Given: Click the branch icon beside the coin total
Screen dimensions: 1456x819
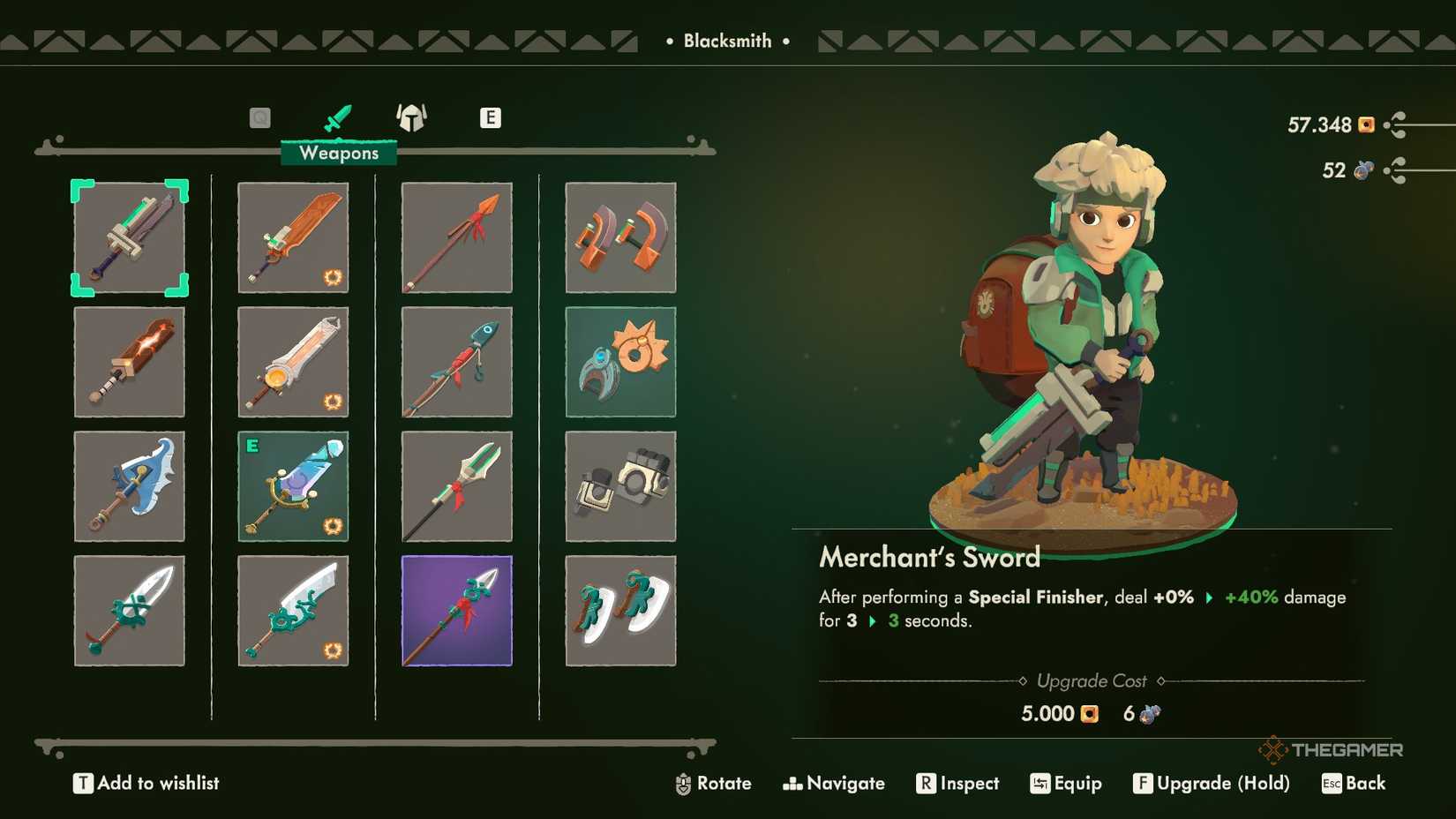Looking at the screenshot, I should point(1397,125).
